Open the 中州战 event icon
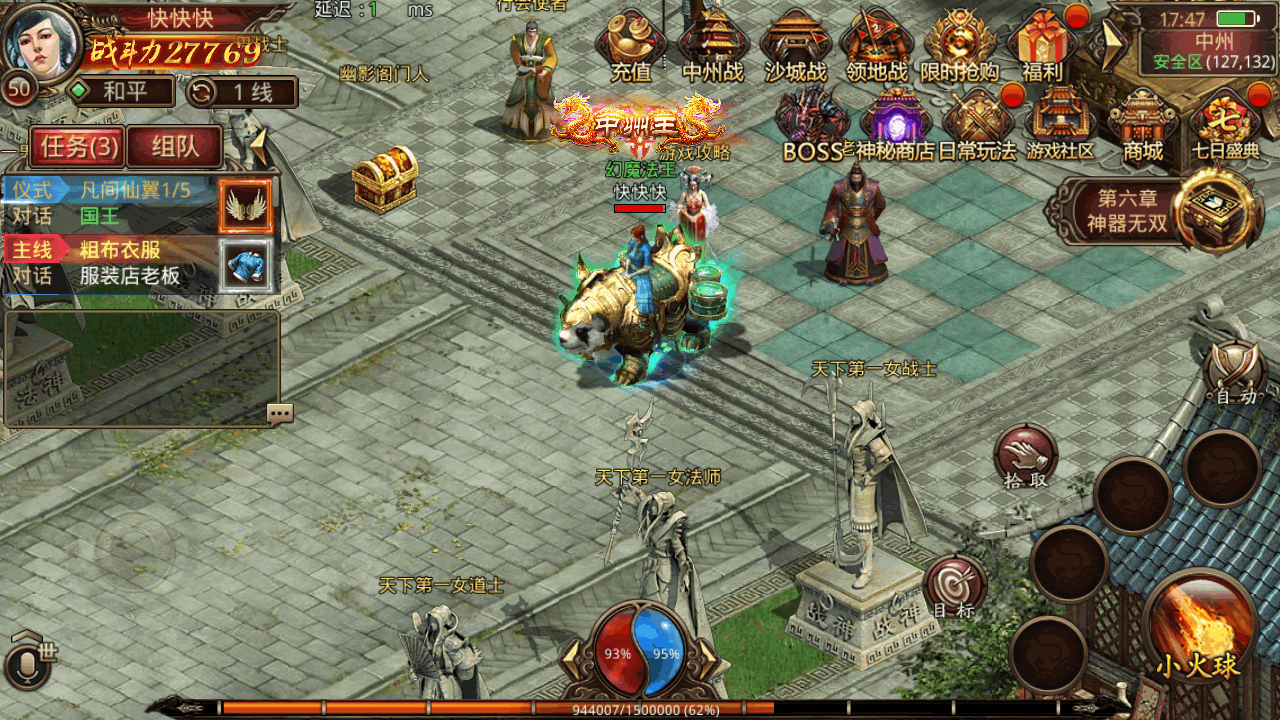Image resolution: width=1280 pixels, height=720 pixels. 712,45
